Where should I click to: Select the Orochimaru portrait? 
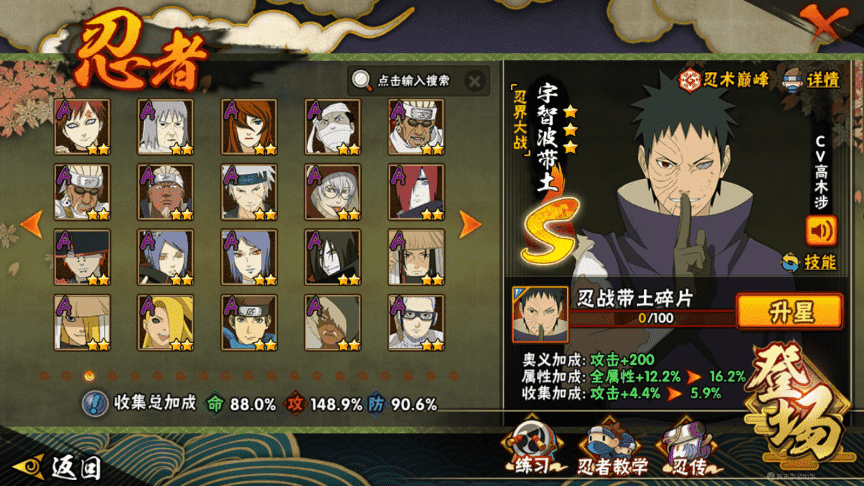click(x=333, y=256)
